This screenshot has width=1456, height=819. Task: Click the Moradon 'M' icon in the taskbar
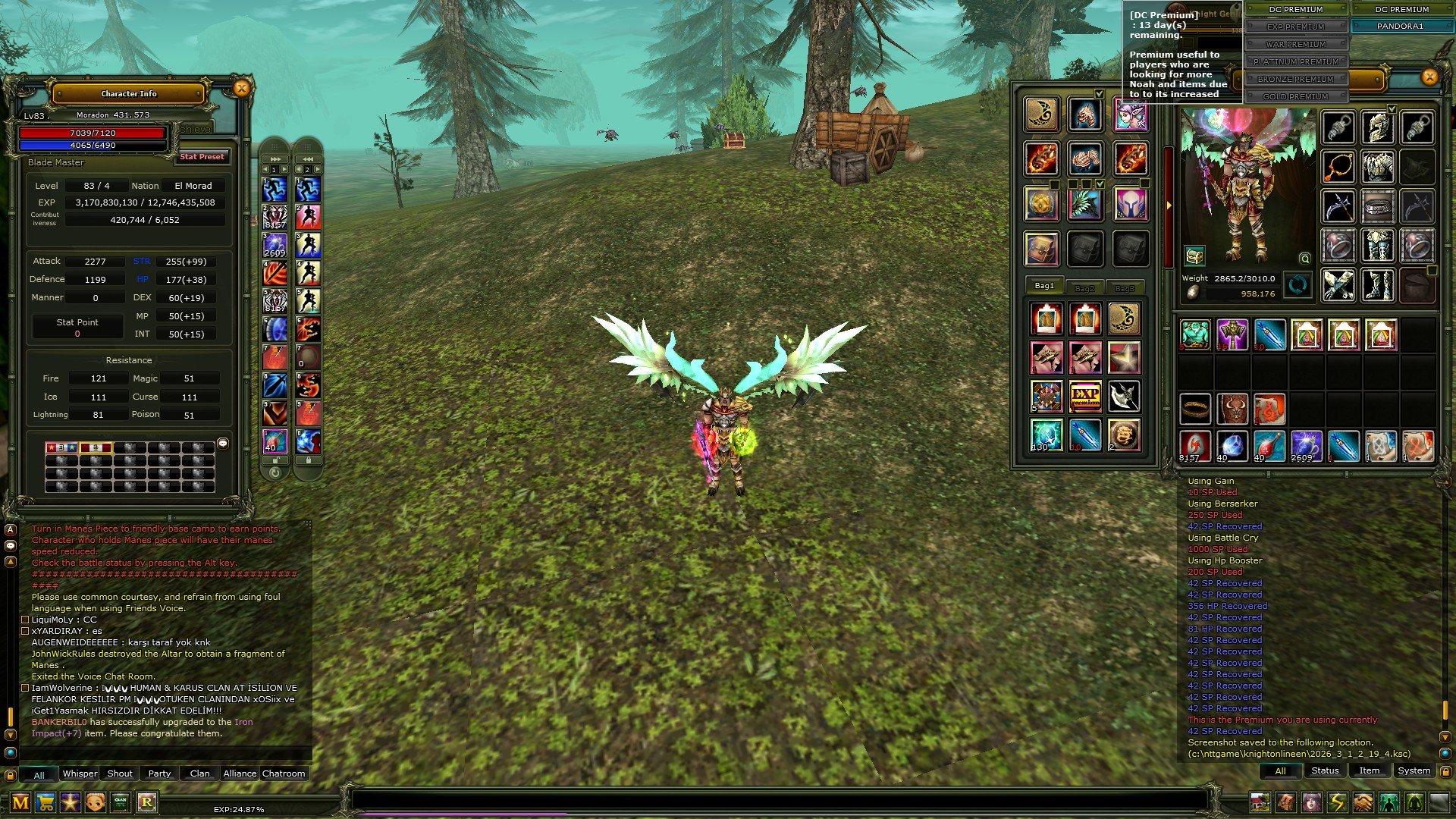(x=20, y=803)
